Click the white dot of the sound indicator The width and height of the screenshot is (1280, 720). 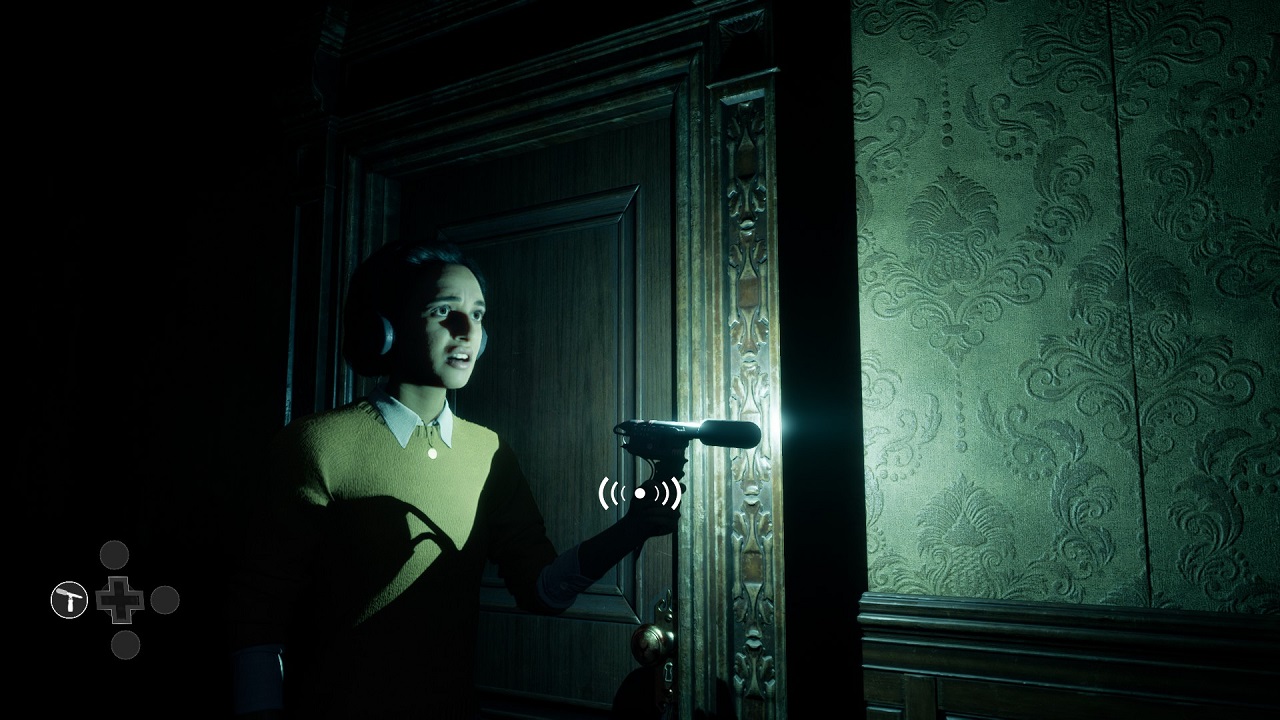pyautogui.click(x=642, y=491)
